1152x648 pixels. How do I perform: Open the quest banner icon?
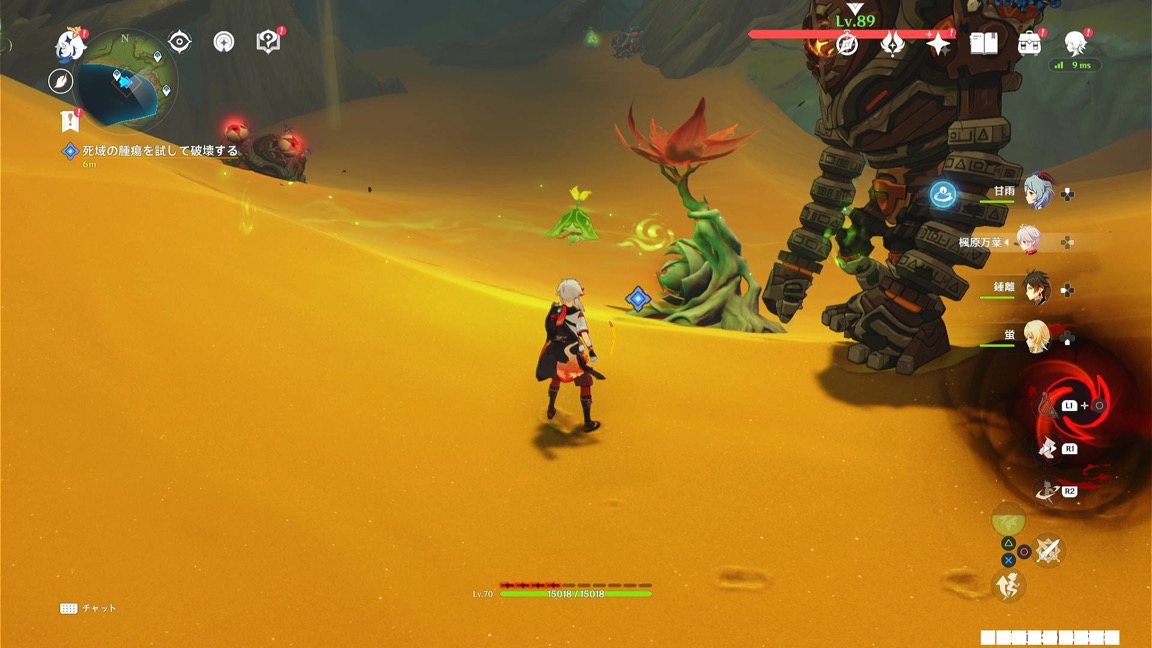coord(69,121)
